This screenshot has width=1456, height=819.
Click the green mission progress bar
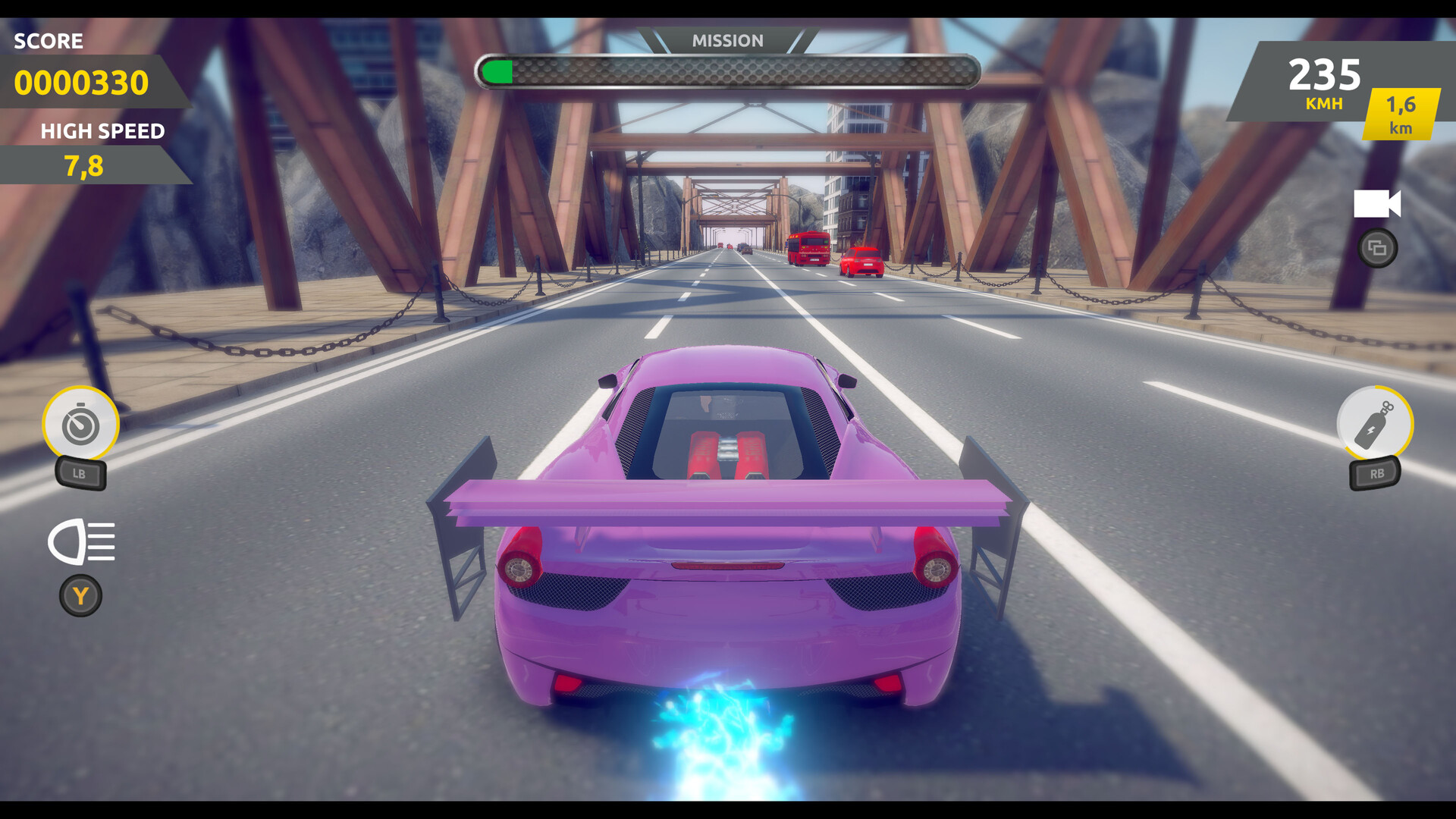pyautogui.click(x=497, y=71)
